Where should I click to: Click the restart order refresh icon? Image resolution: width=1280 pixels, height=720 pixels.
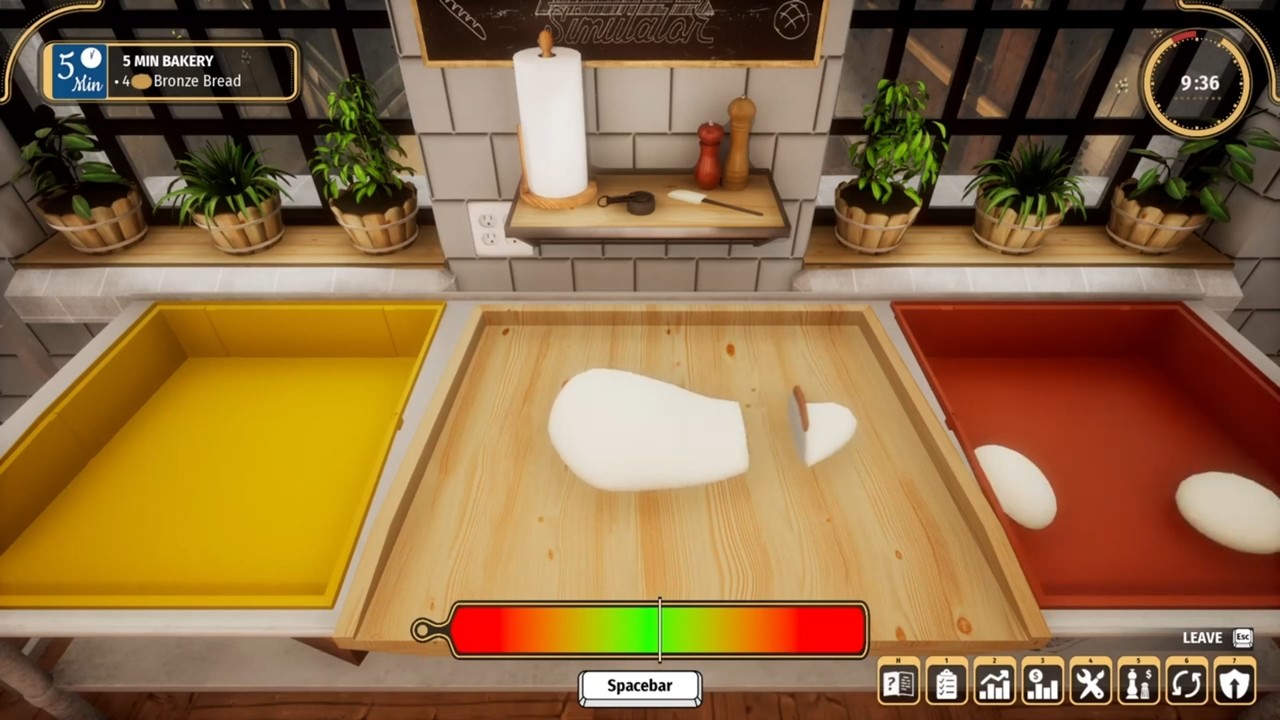(x=1185, y=682)
